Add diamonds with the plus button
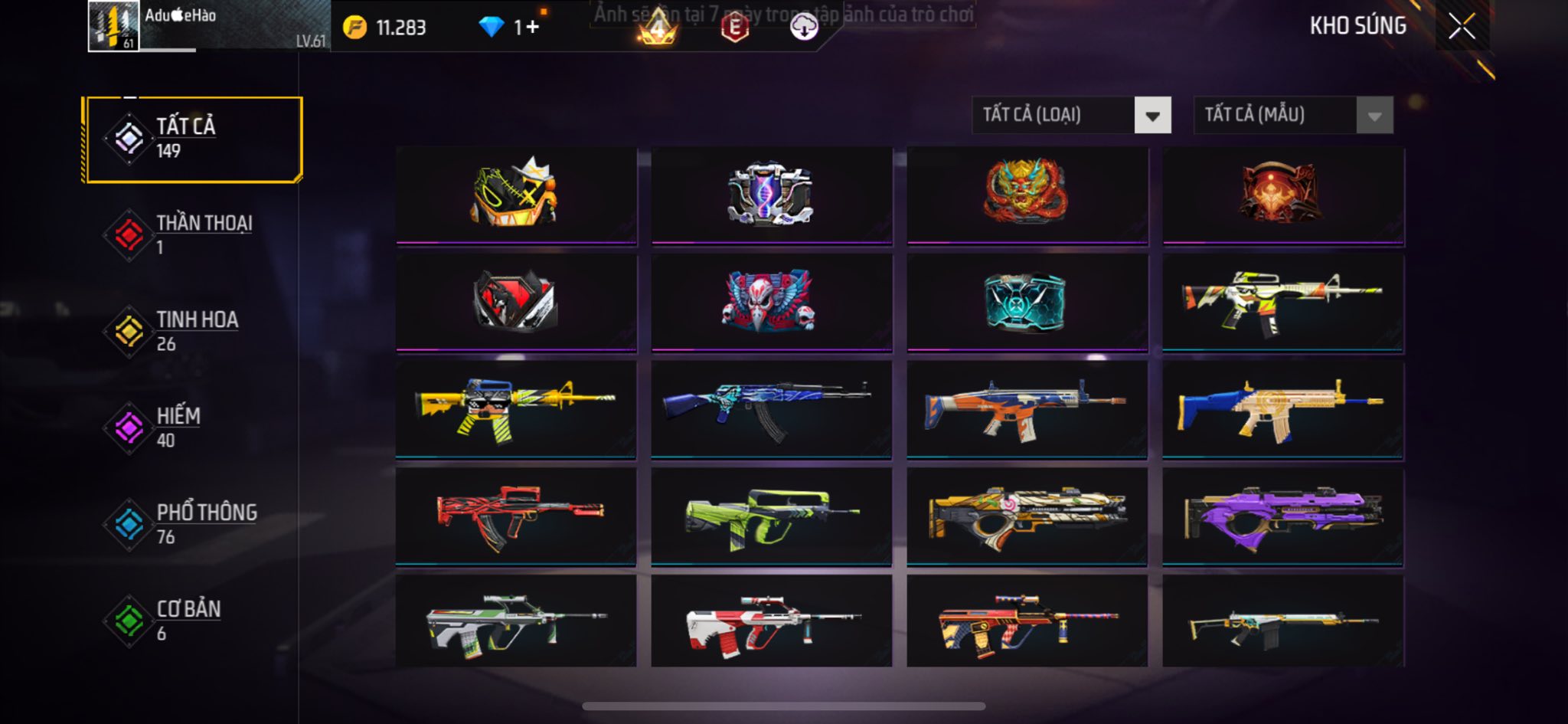1568x724 pixels. 532,28
